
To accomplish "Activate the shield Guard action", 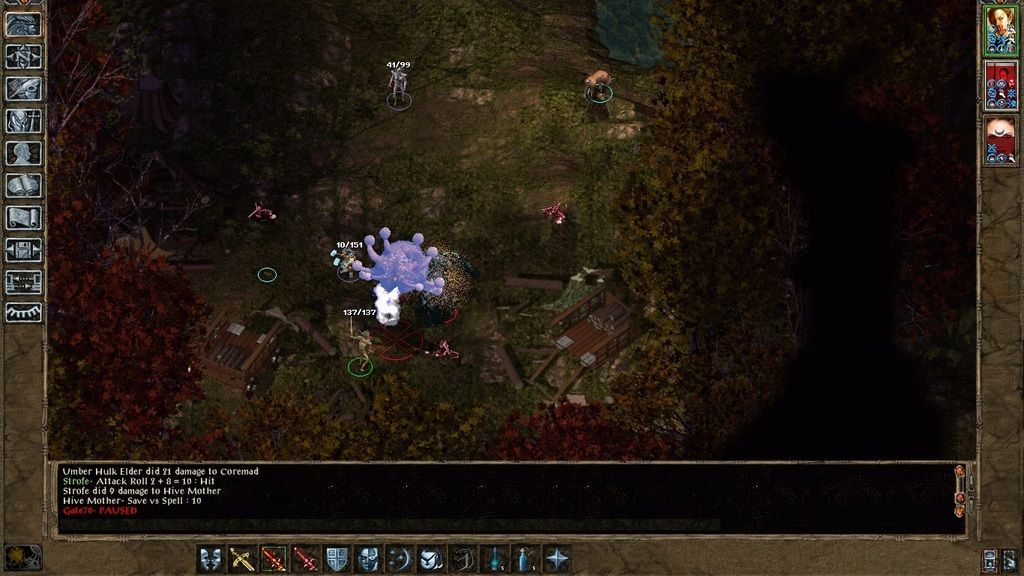I will coord(337,559).
